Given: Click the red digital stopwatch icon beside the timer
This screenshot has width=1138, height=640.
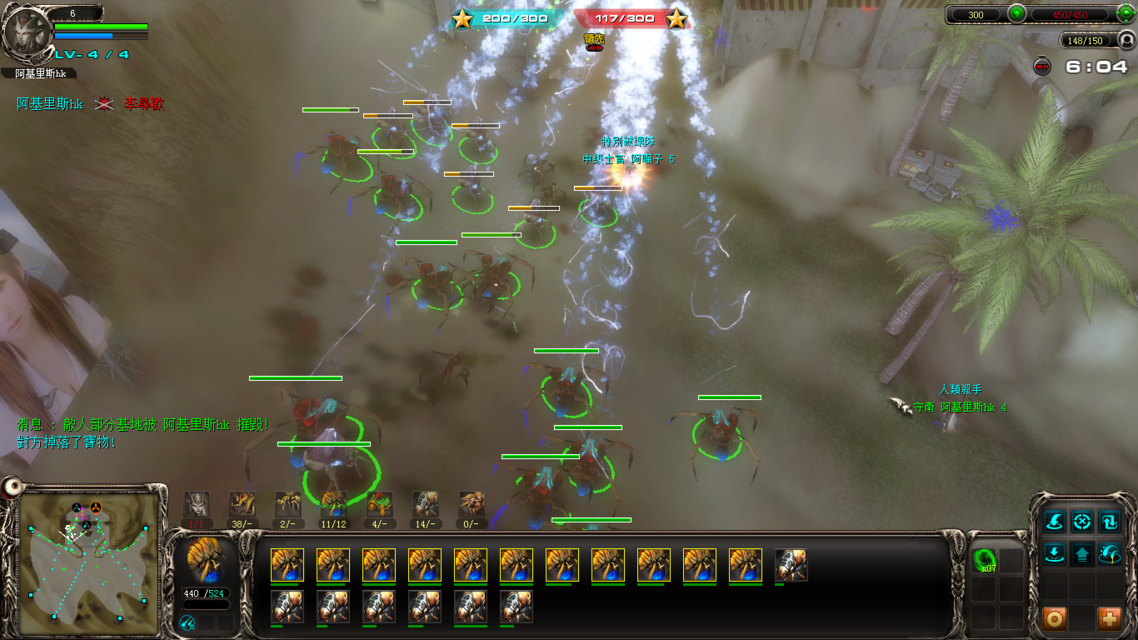Looking at the screenshot, I should point(1042,67).
